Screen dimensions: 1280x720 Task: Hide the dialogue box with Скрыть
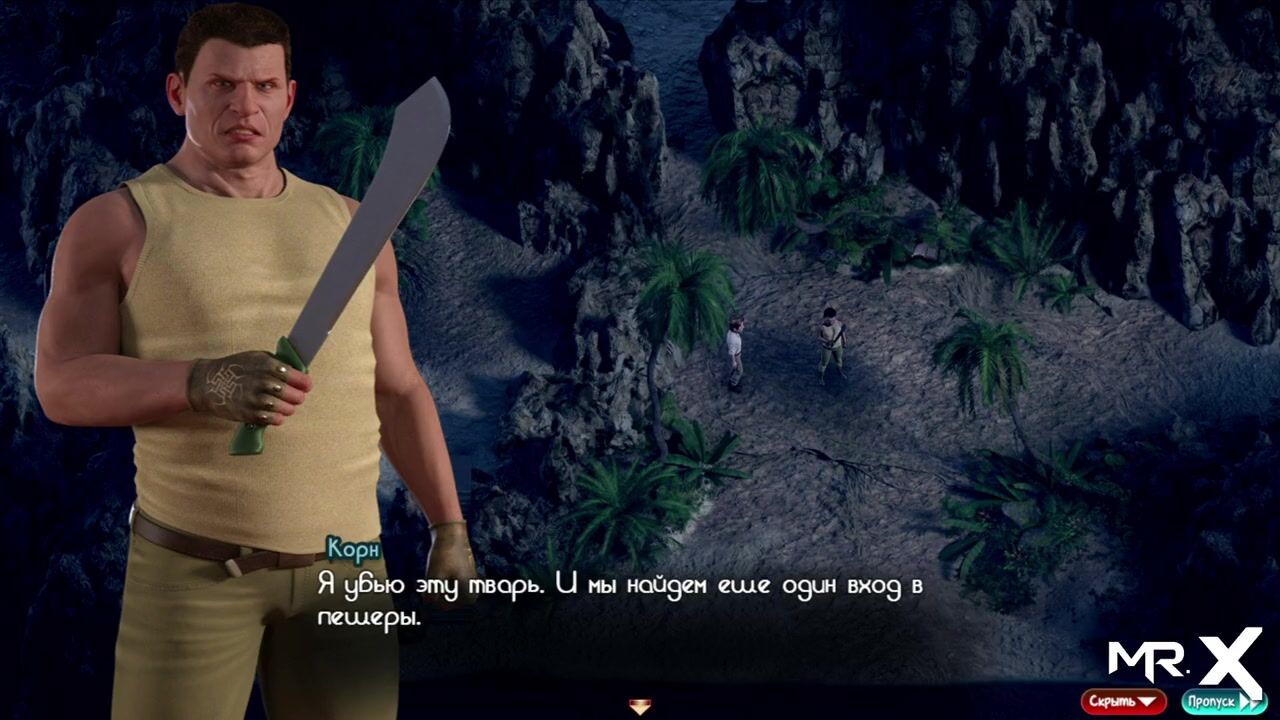(1122, 701)
